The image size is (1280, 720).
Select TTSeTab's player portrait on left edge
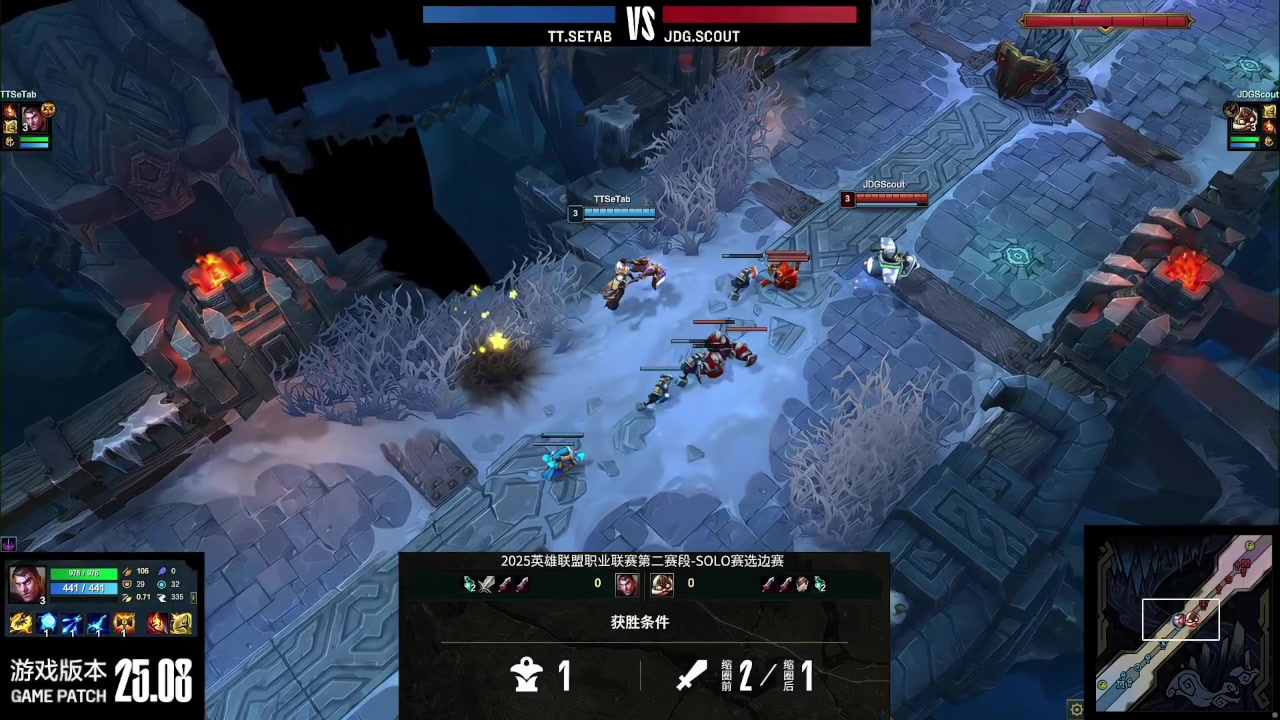tap(32, 118)
